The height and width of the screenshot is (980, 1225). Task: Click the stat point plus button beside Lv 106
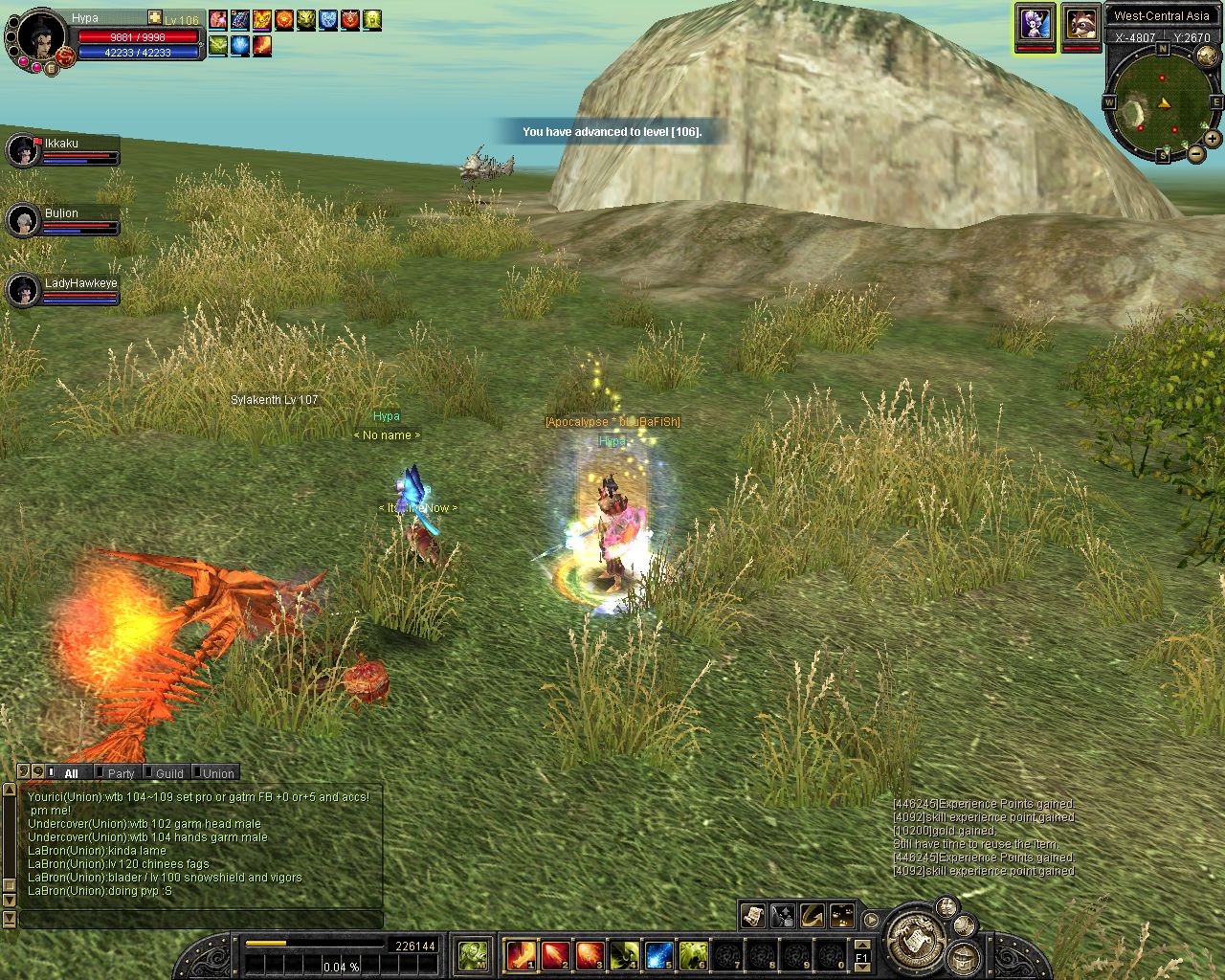click(155, 18)
